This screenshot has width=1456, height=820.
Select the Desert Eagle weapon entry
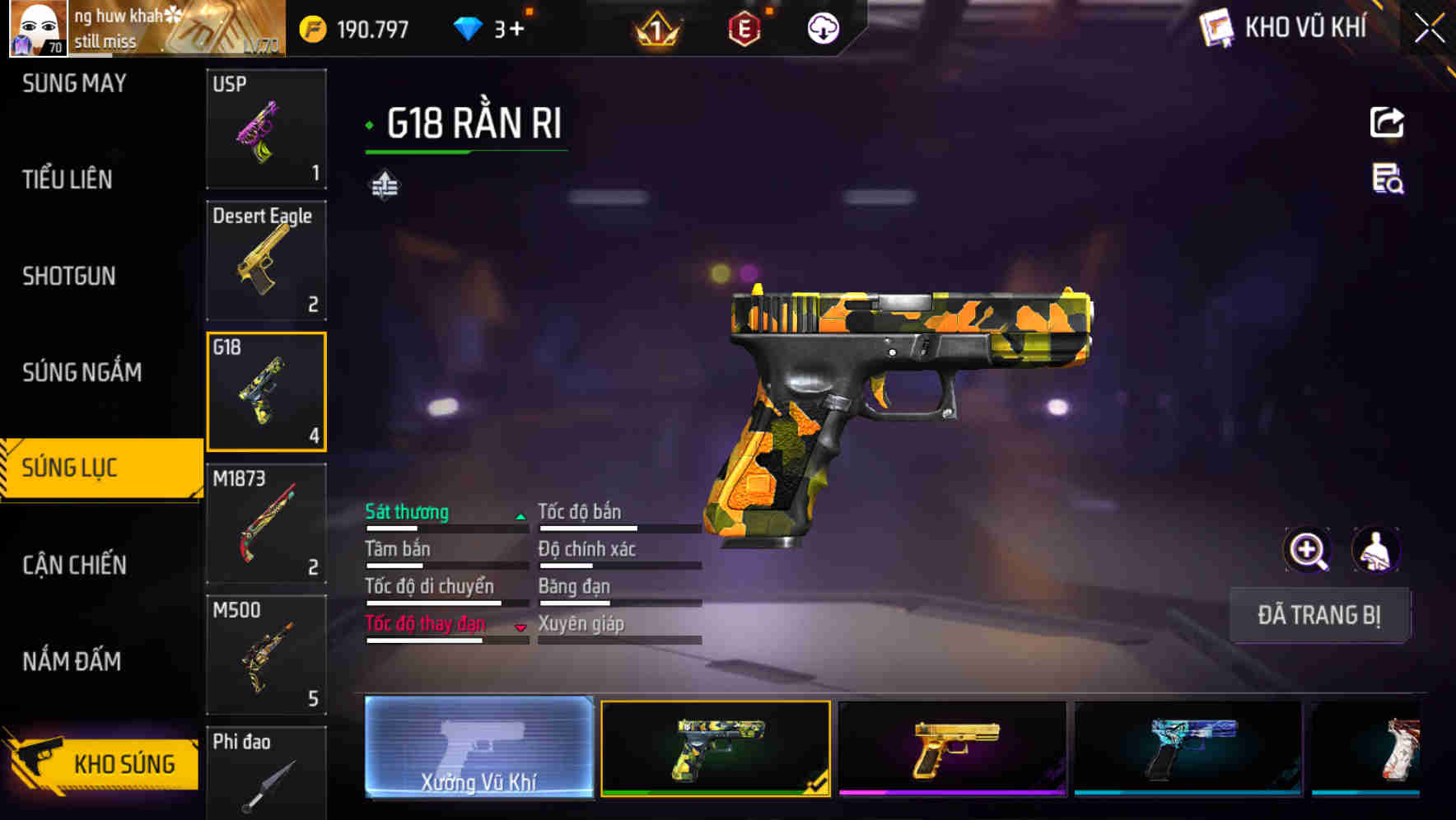pyautogui.click(x=265, y=260)
